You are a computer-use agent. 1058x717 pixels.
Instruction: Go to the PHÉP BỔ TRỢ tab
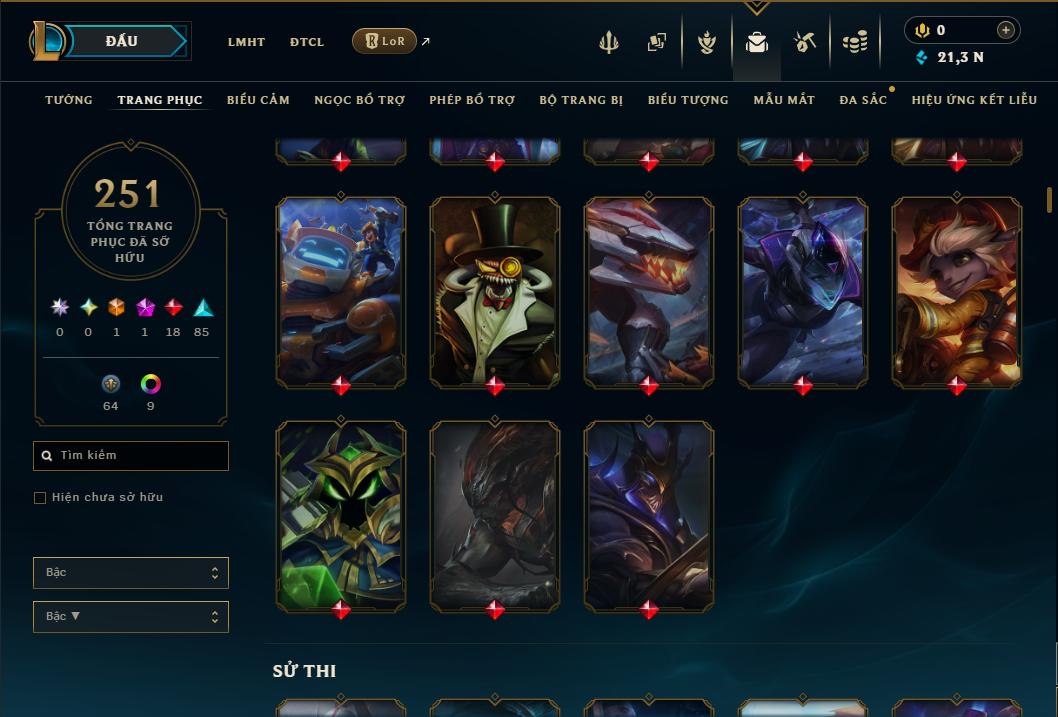[x=472, y=100]
